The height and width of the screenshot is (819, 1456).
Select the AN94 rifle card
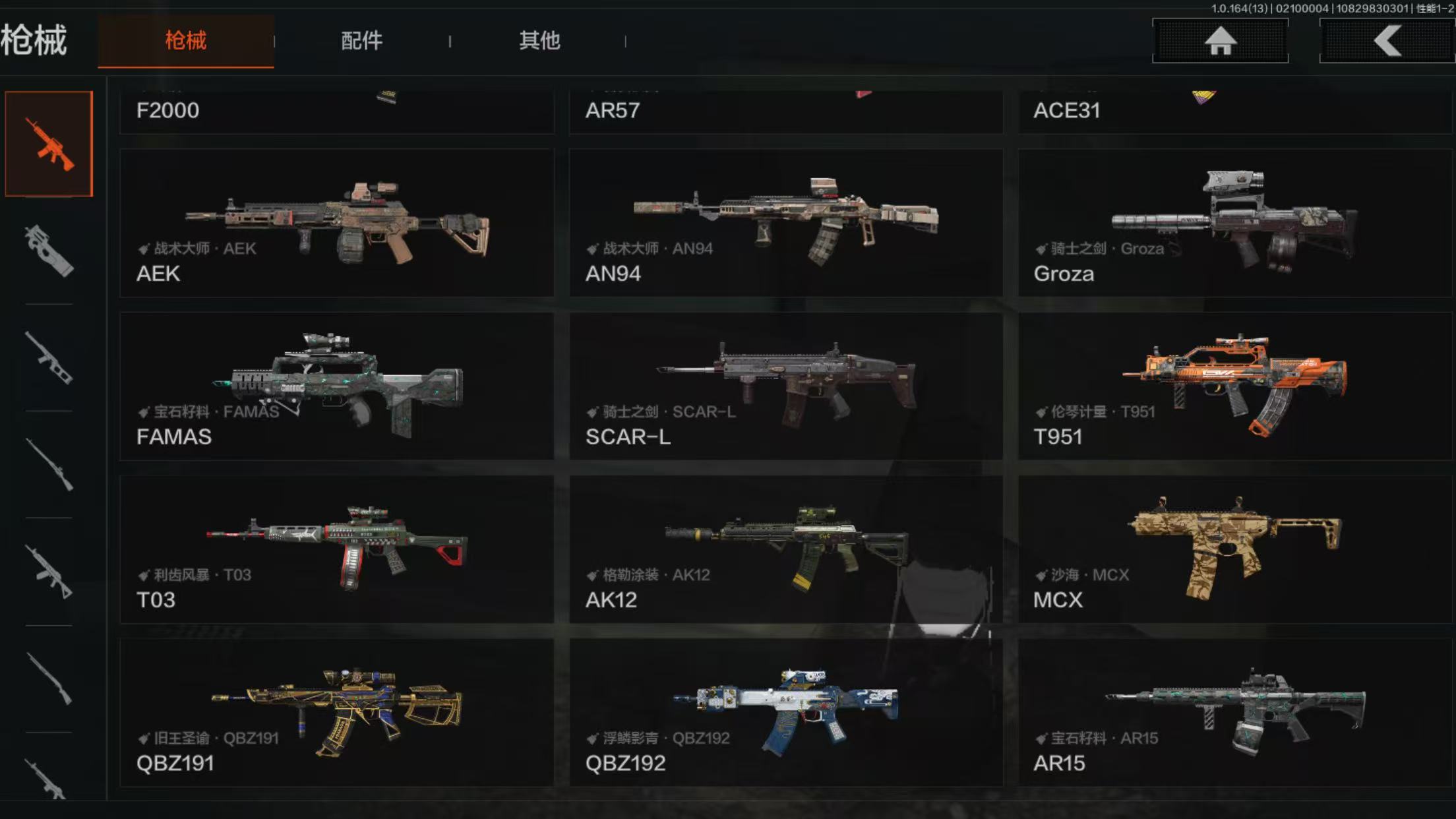pos(785,223)
